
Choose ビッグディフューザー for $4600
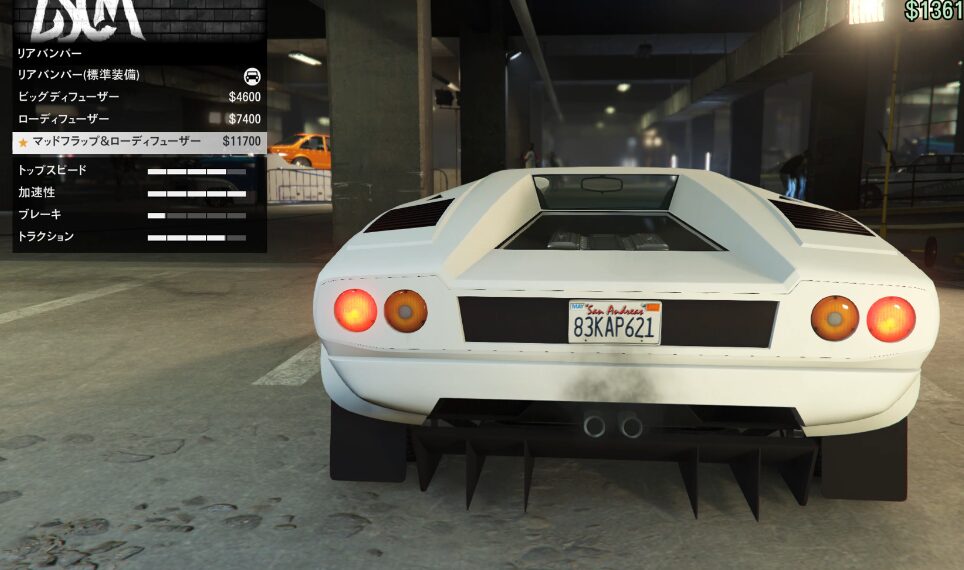(x=138, y=97)
